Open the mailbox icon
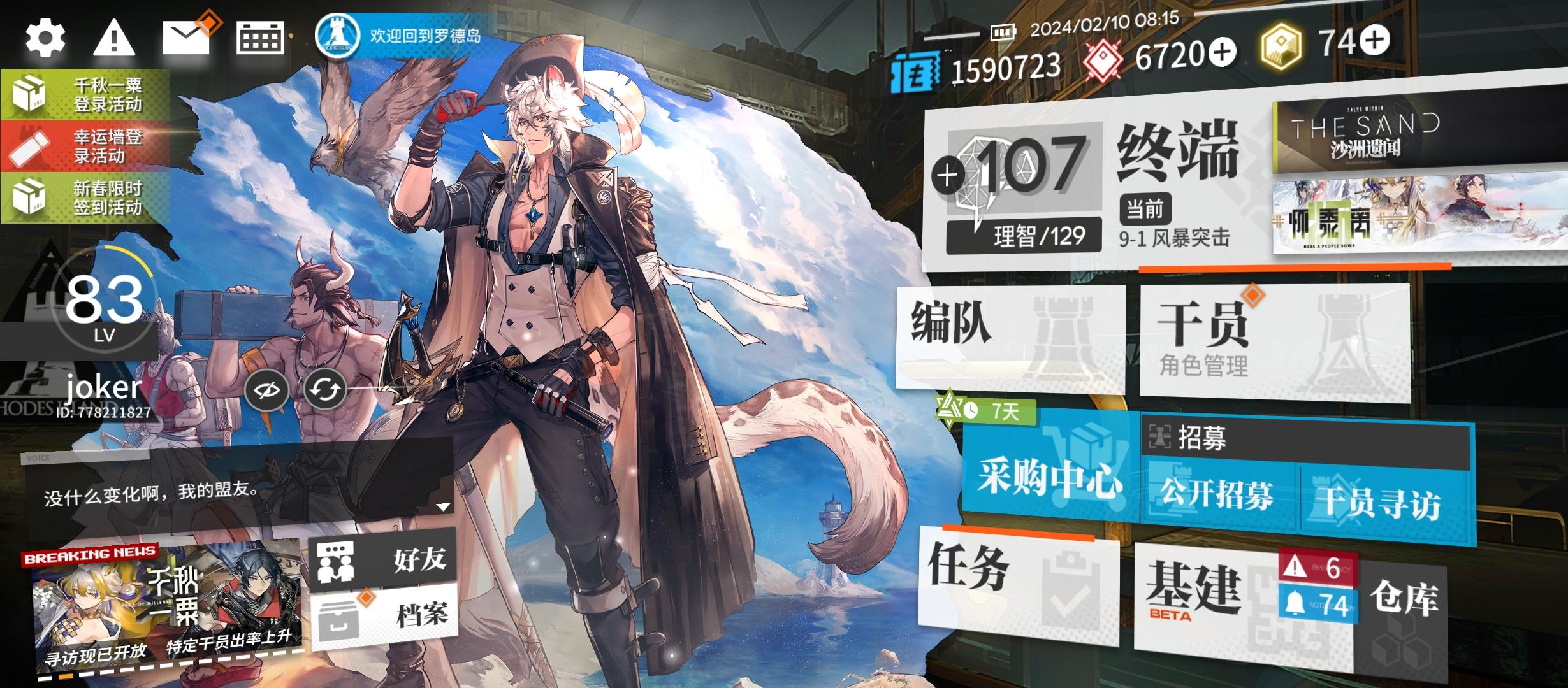 (186, 38)
